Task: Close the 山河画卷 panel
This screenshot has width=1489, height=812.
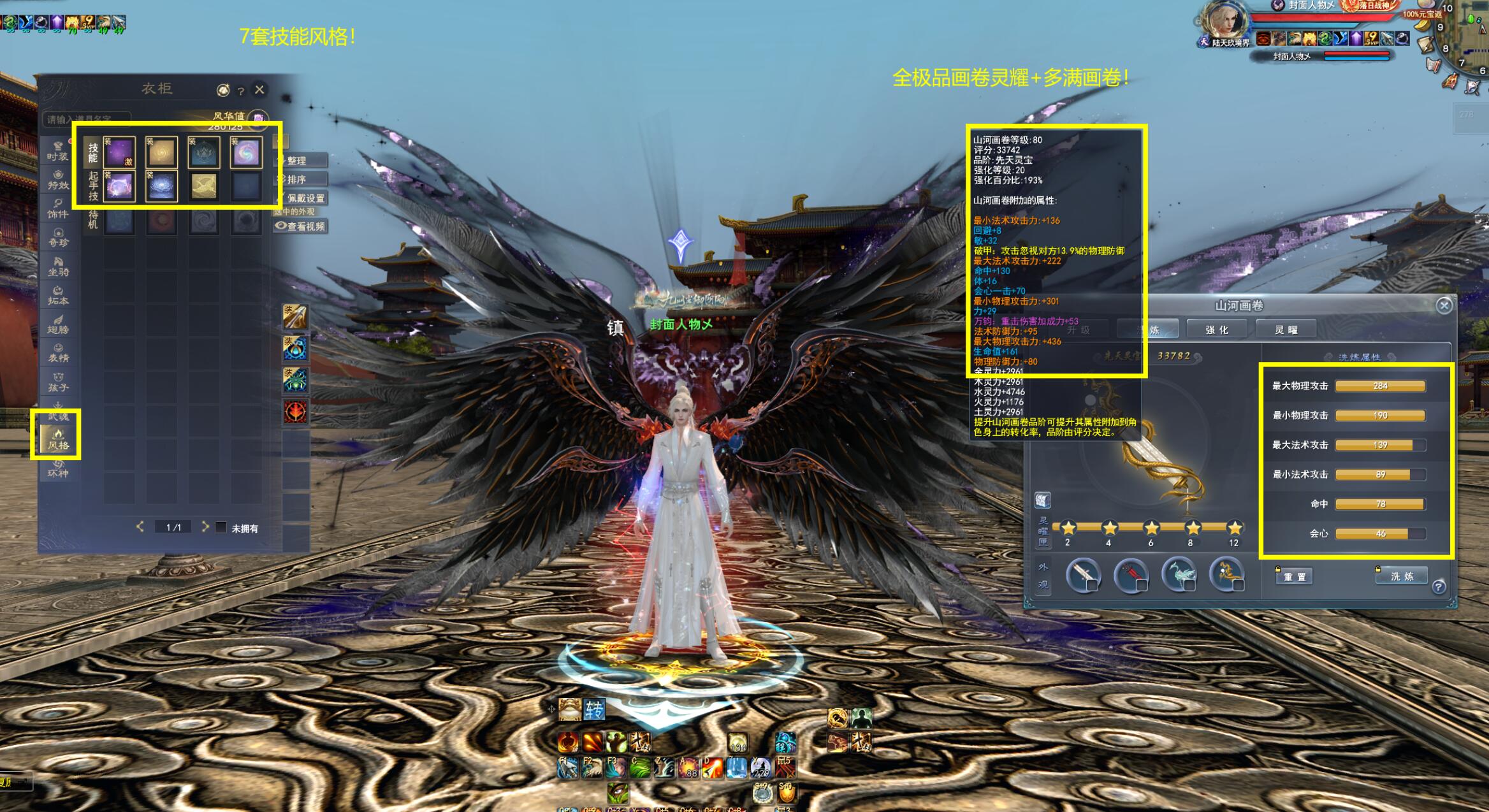Action: pyautogui.click(x=1444, y=306)
